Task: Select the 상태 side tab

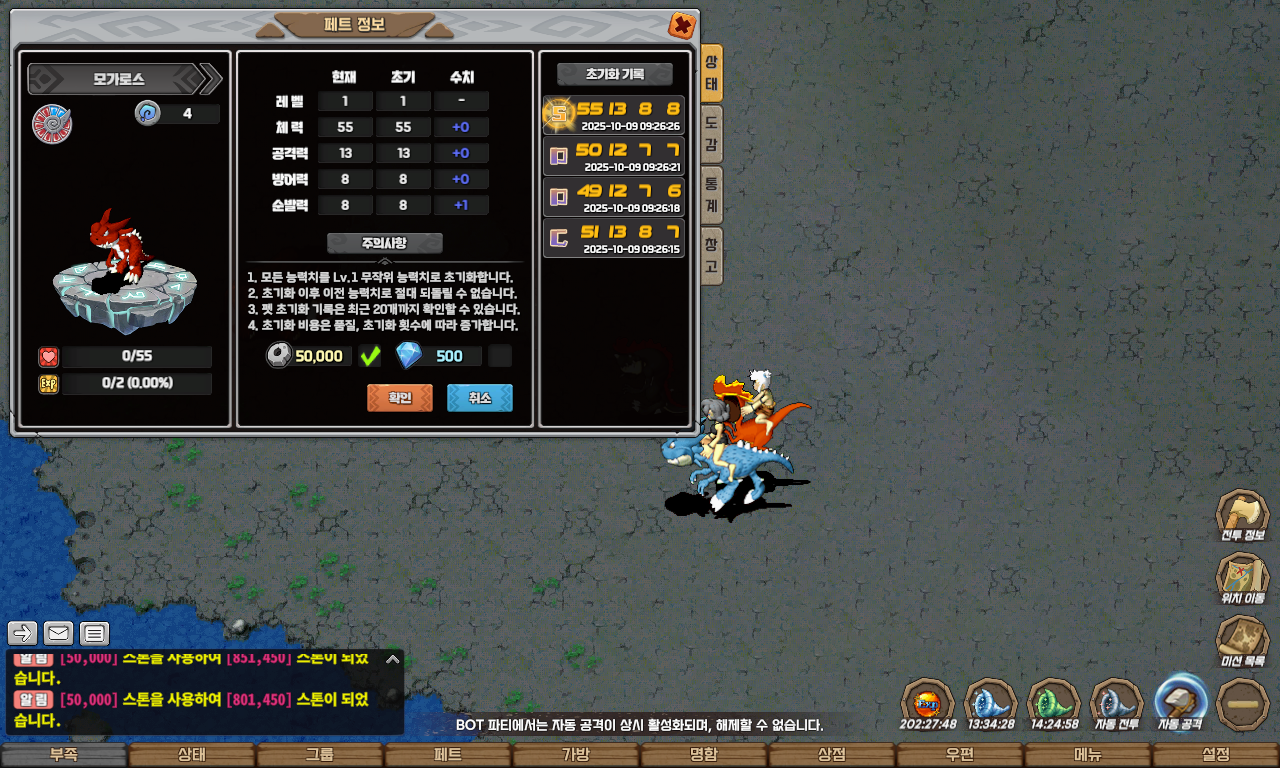Action: coord(711,74)
